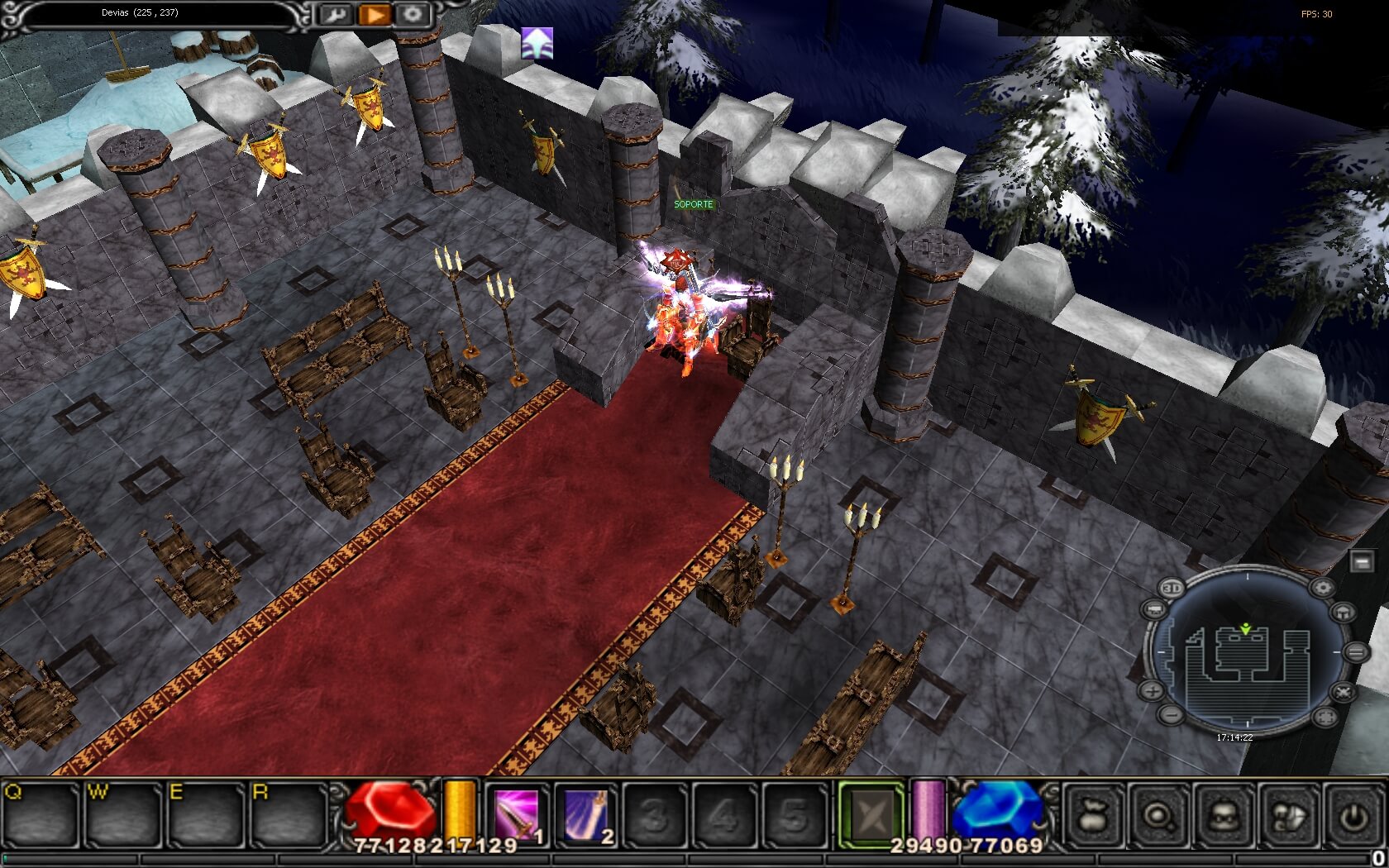The image size is (1389, 868).
Task: Use the skill in hotbar slot 2
Action: (586, 816)
